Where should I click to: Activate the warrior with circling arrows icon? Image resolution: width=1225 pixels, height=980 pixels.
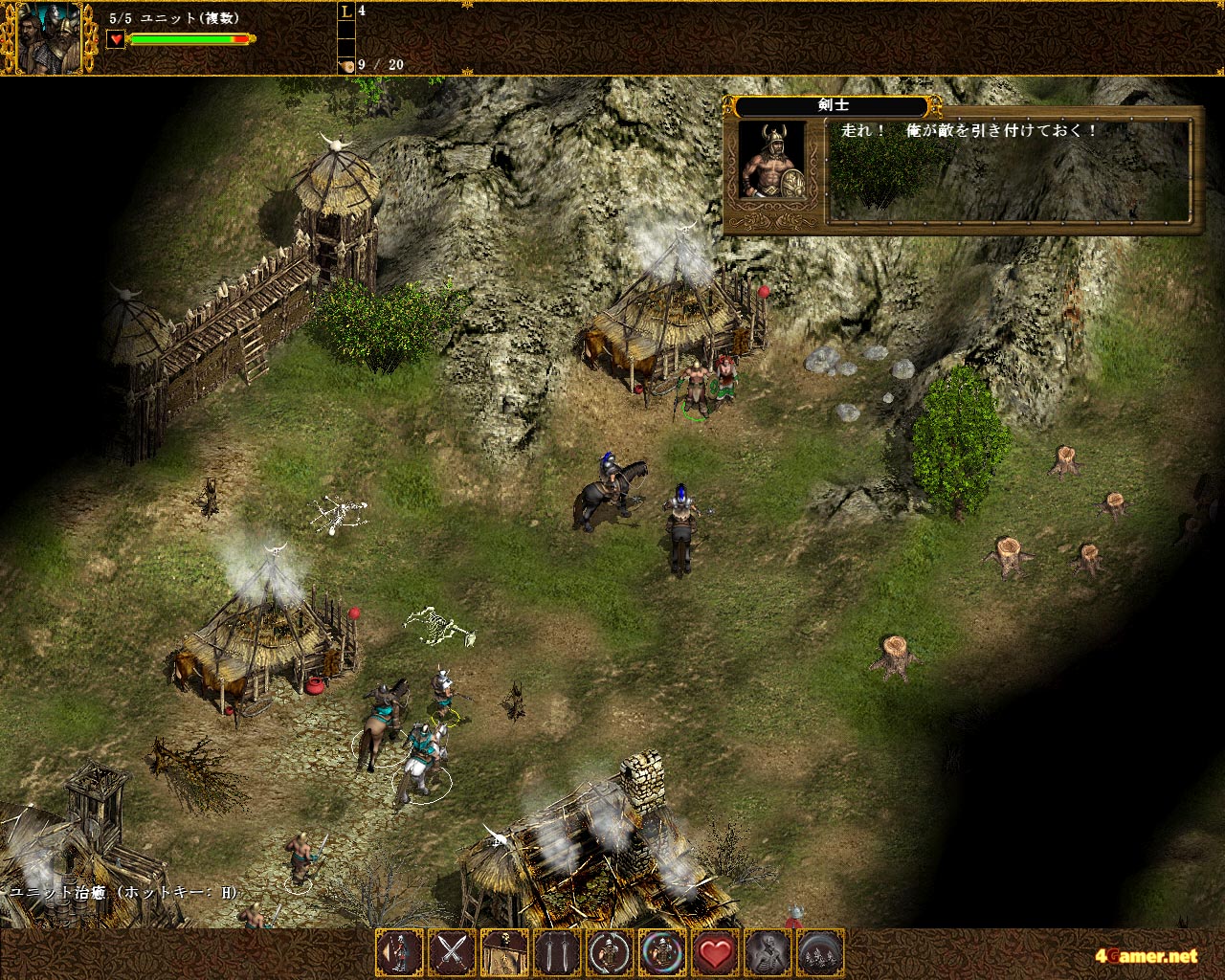[x=610, y=952]
